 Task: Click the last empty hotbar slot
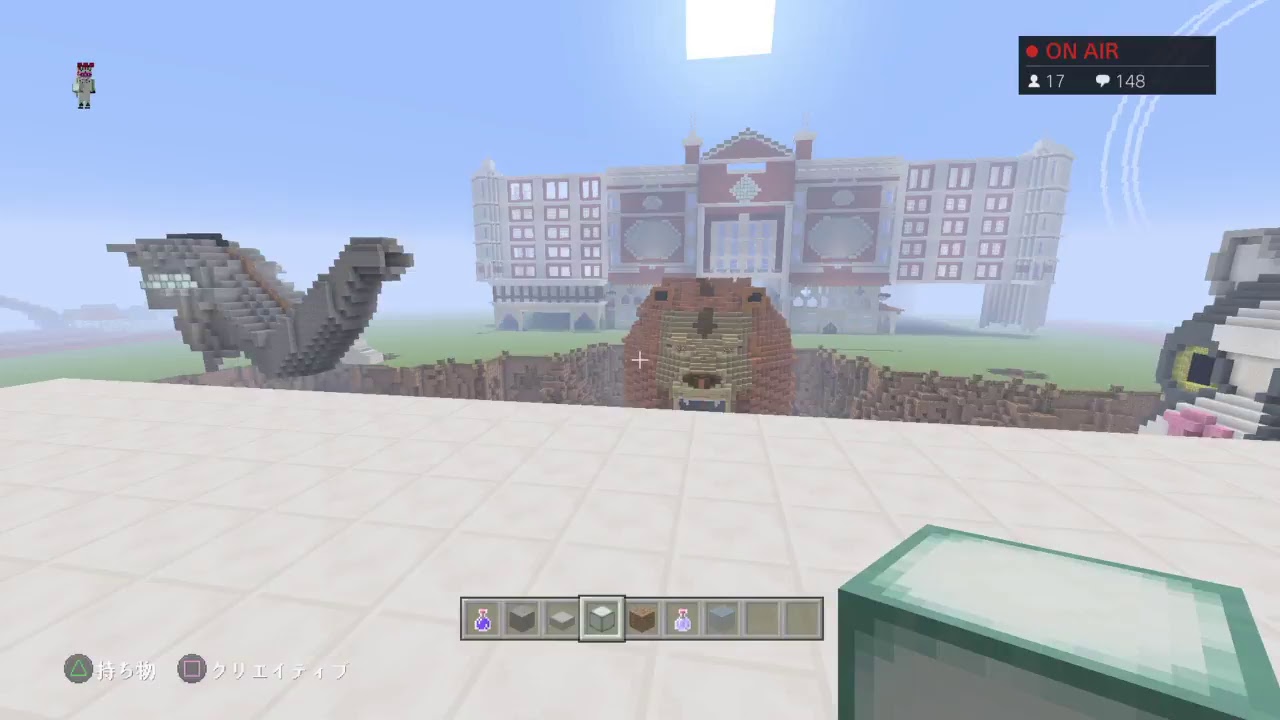pos(801,618)
